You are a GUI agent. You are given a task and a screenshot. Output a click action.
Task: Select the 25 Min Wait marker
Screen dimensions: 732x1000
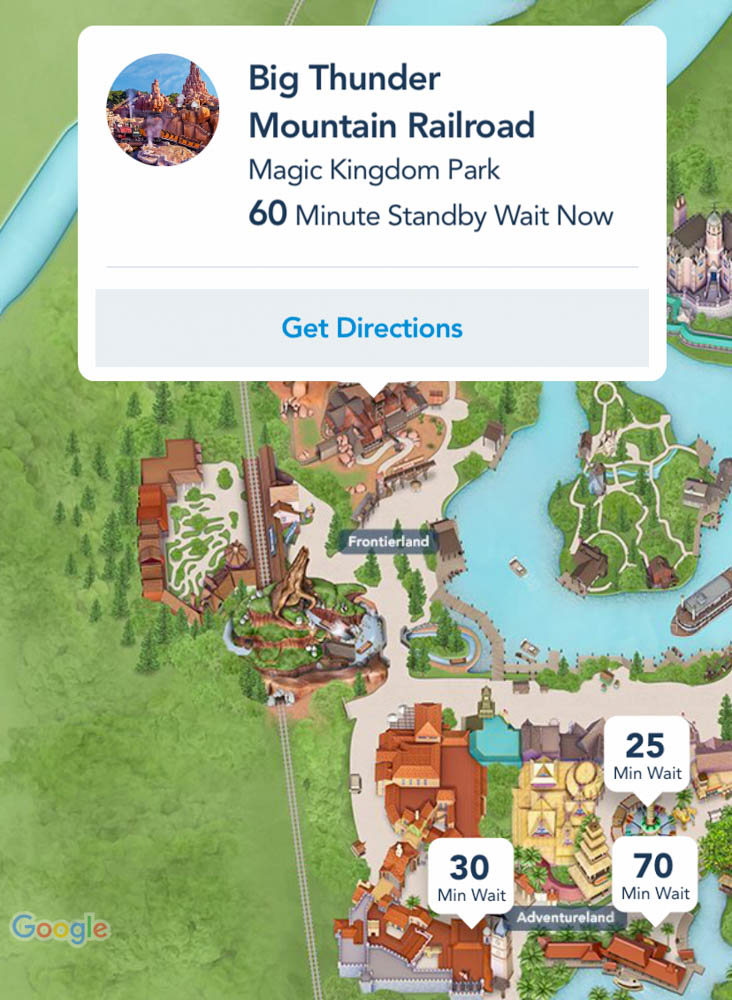pyautogui.click(x=648, y=755)
